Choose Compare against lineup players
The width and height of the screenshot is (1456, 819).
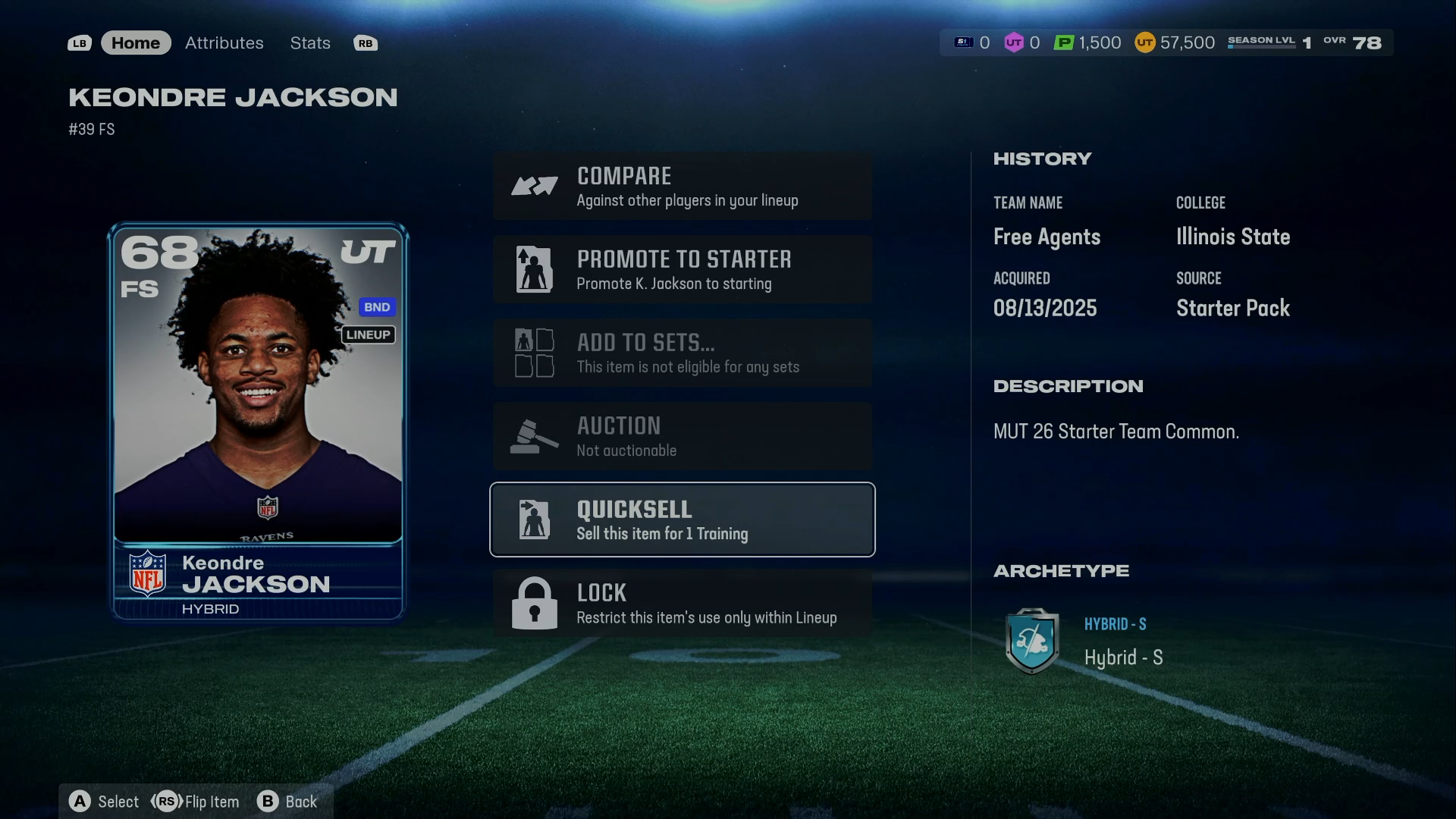point(682,187)
